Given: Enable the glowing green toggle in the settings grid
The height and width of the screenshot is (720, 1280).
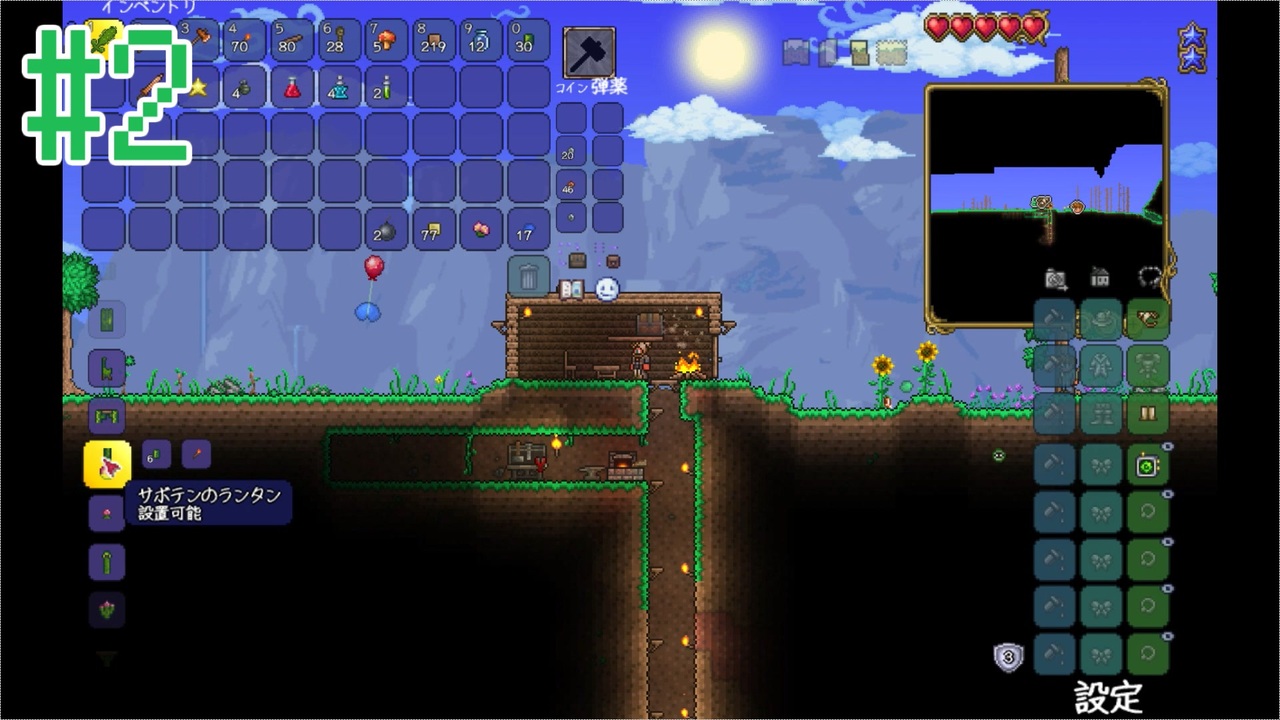Looking at the screenshot, I should (x=1148, y=465).
